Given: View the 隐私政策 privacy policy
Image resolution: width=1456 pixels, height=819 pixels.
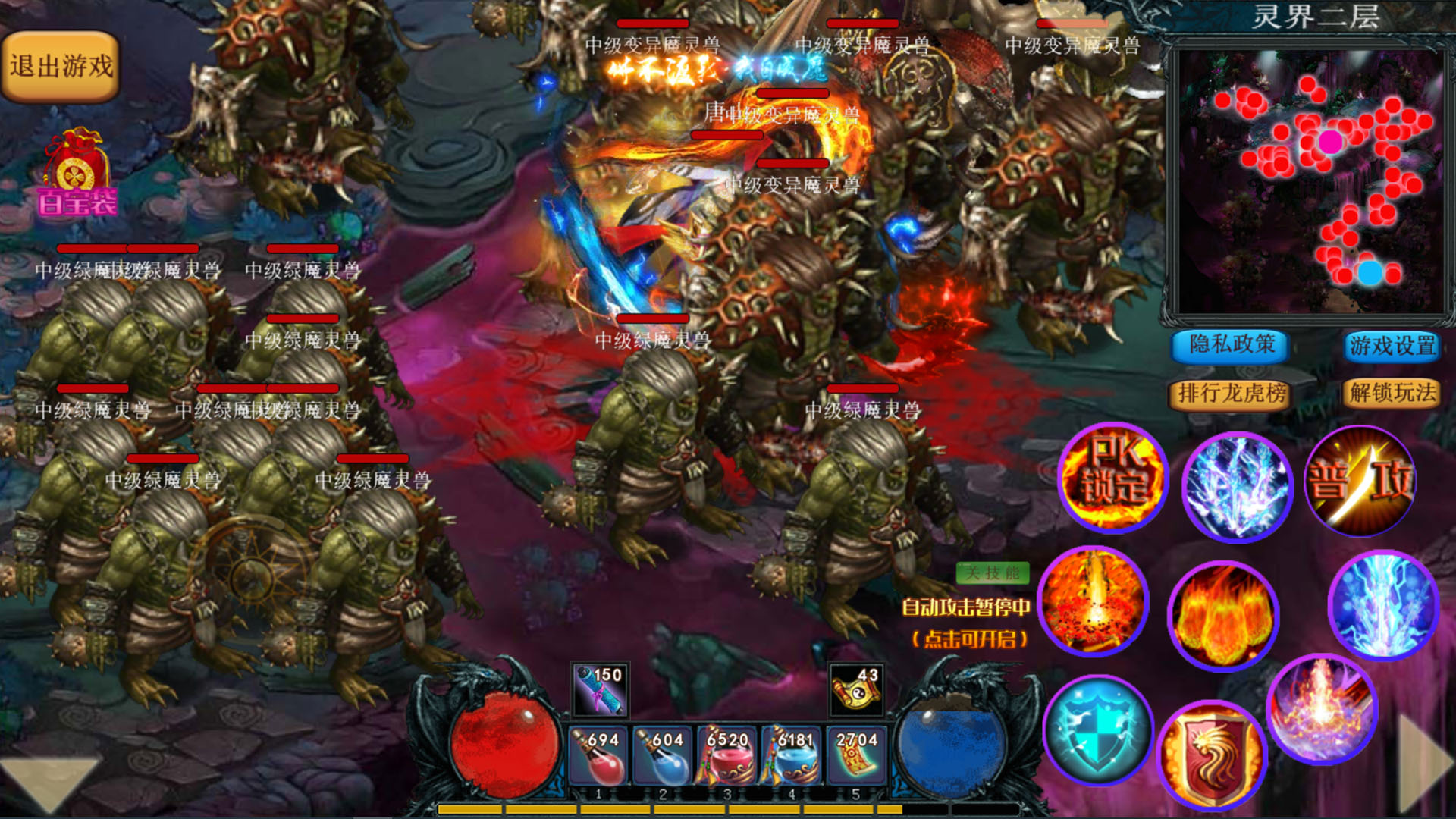Looking at the screenshot, I should (1229, 347).
